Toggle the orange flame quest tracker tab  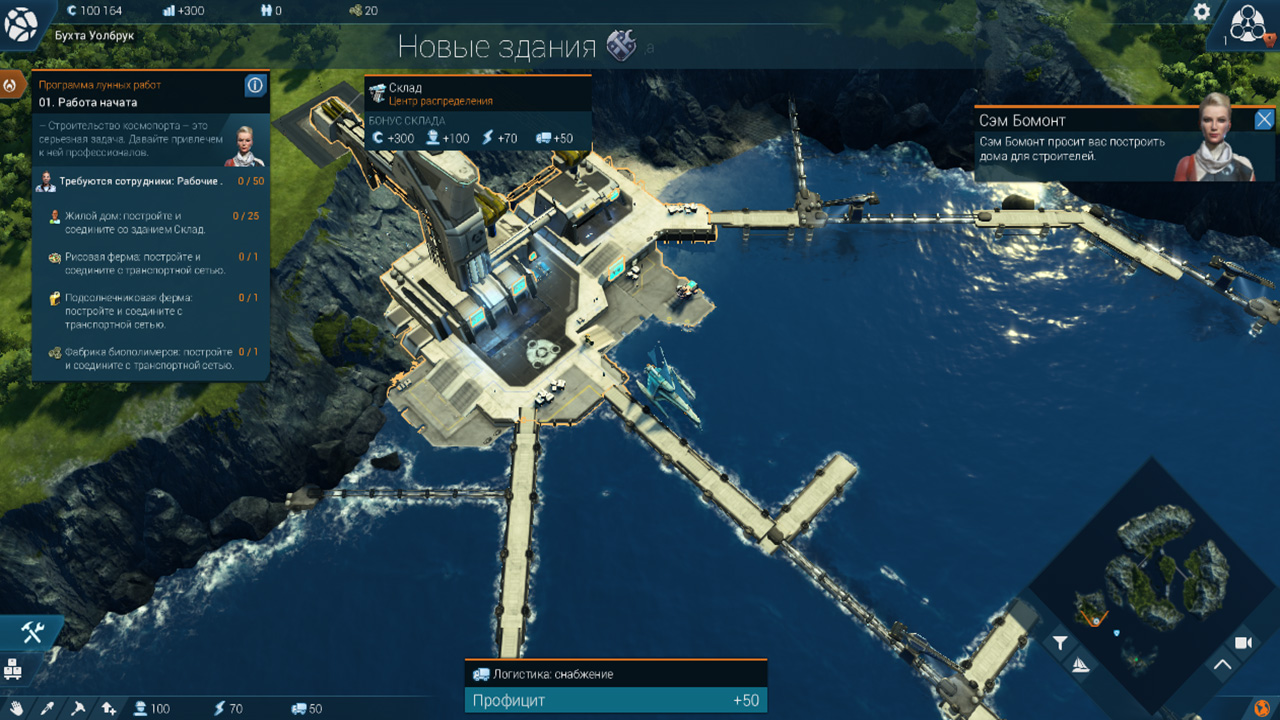(x=12, y=85)
